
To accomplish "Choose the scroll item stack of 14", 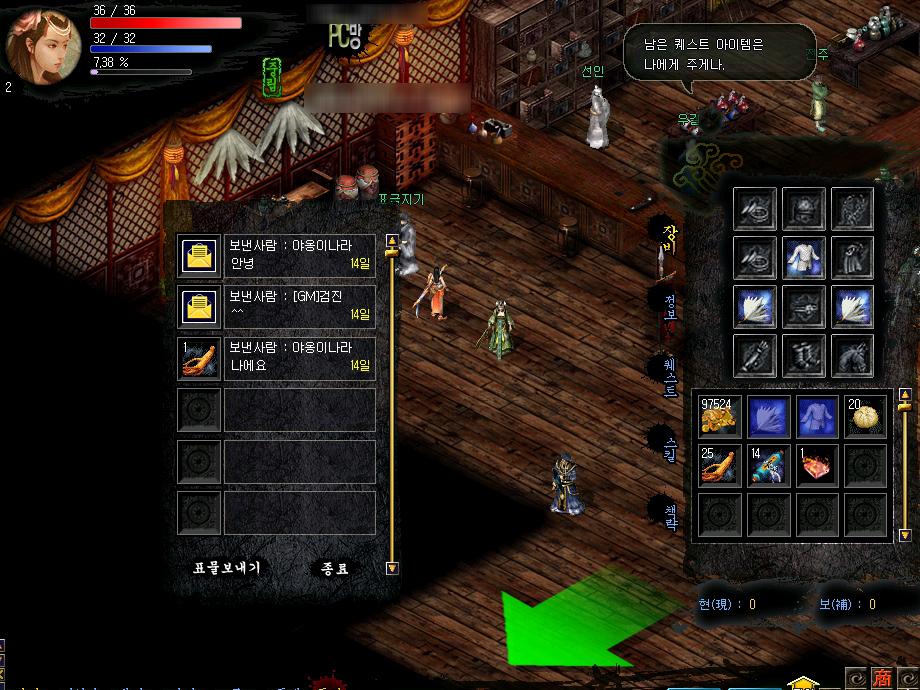I will pos(769,466).
